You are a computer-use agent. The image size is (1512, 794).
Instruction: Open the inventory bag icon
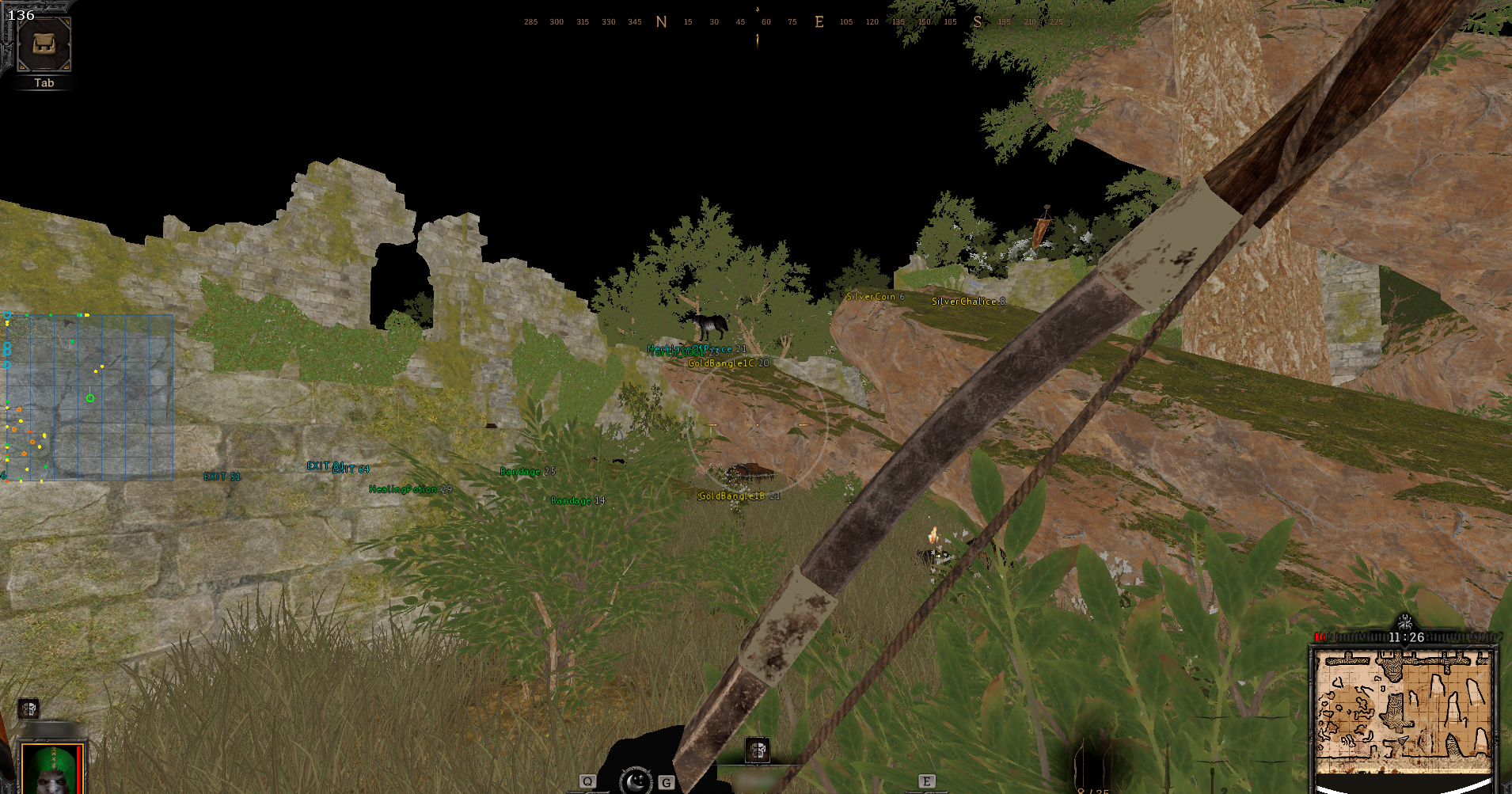[44, 44]
